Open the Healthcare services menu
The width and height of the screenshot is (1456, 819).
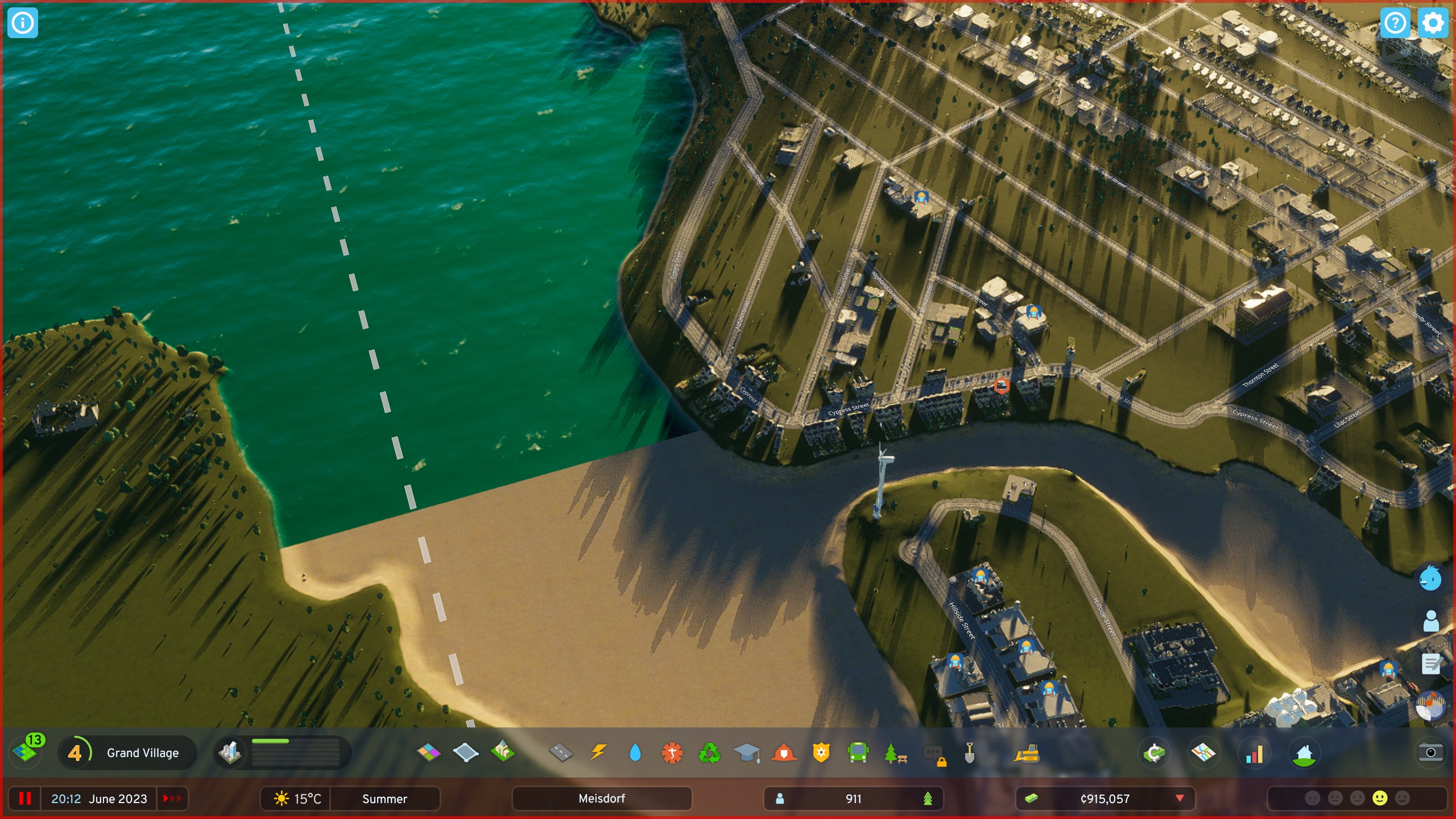[x=672, y=752]
